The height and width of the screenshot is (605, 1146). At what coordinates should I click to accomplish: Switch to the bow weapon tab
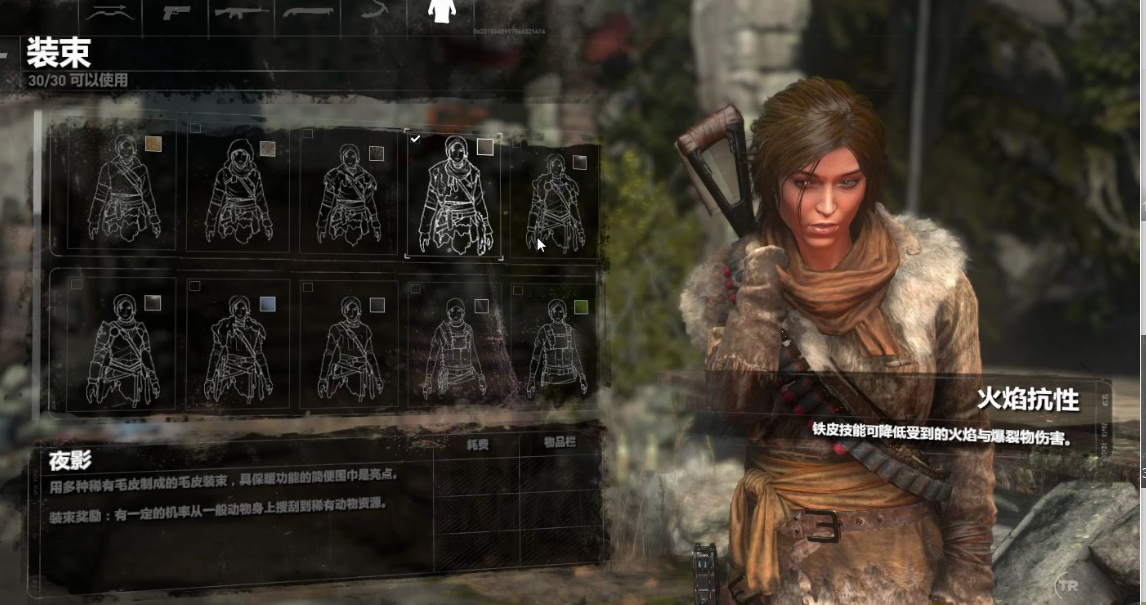tap(110, 12)
